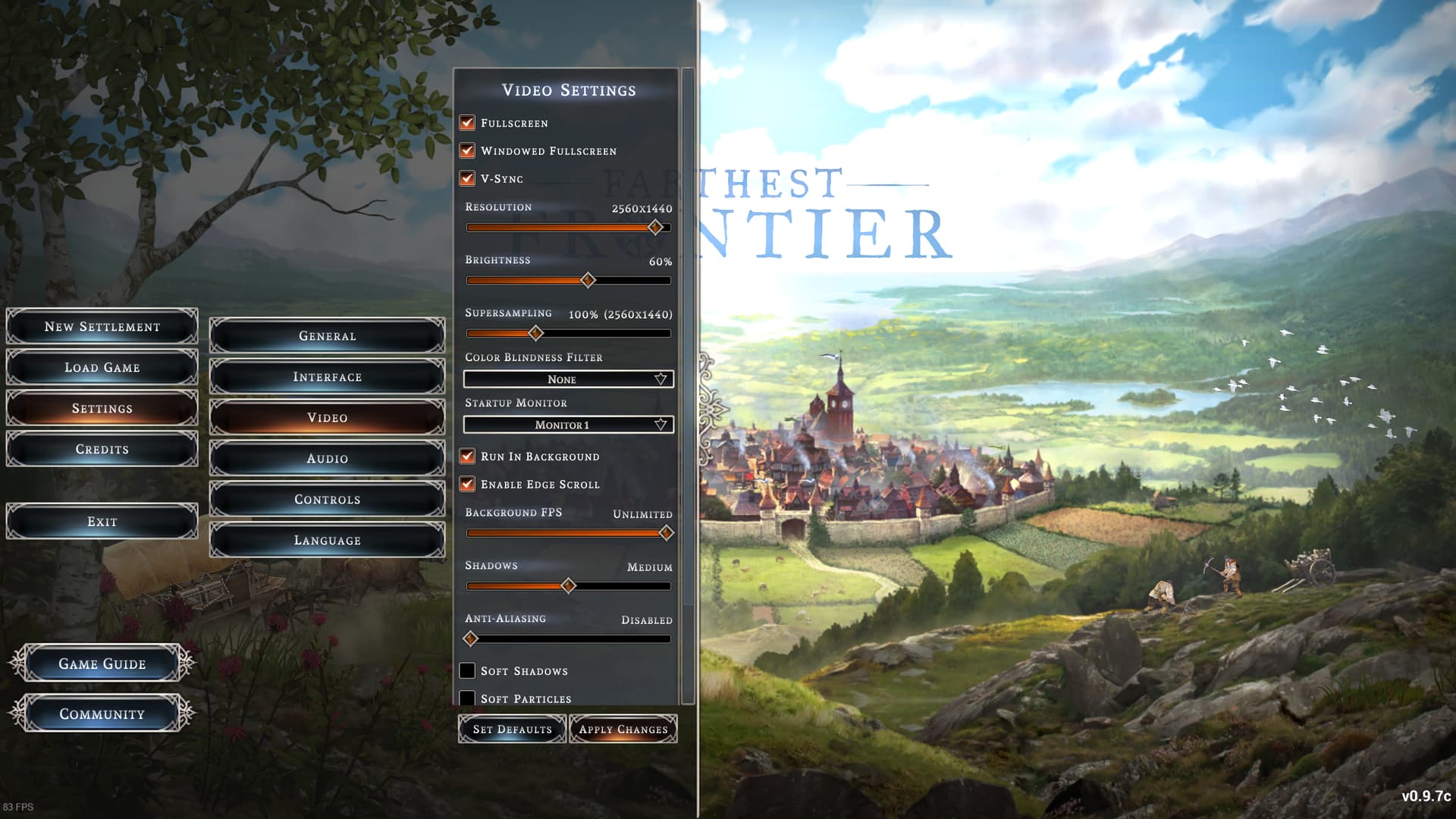The width and height of the screenshot is (1456, 819).
Task: Uncheck Windowed Fullscreen
Action: 467,151
